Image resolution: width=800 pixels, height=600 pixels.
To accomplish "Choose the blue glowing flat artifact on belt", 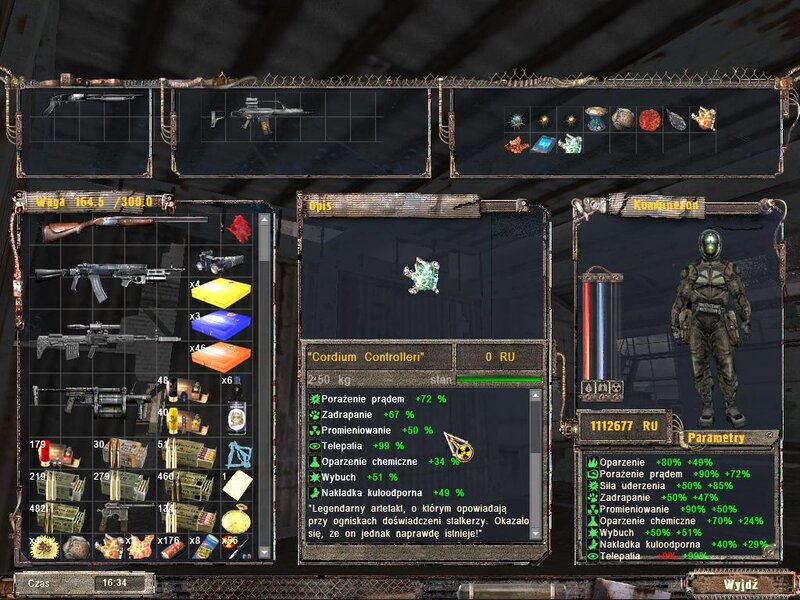I will [x=545, y=145].
